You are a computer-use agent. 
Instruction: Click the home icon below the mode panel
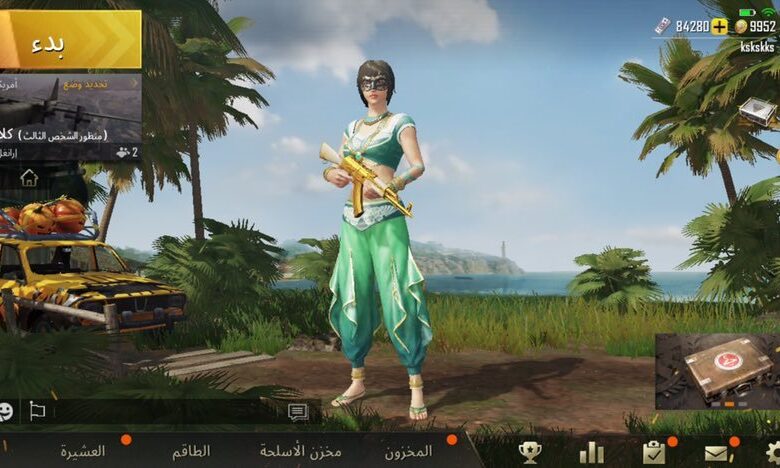(x=29, y=177)
